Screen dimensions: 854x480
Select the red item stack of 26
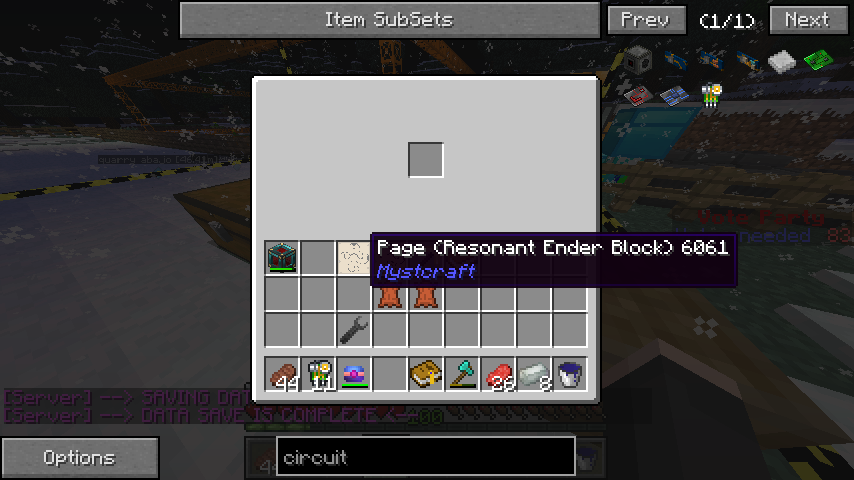click(x=498, y=374)
